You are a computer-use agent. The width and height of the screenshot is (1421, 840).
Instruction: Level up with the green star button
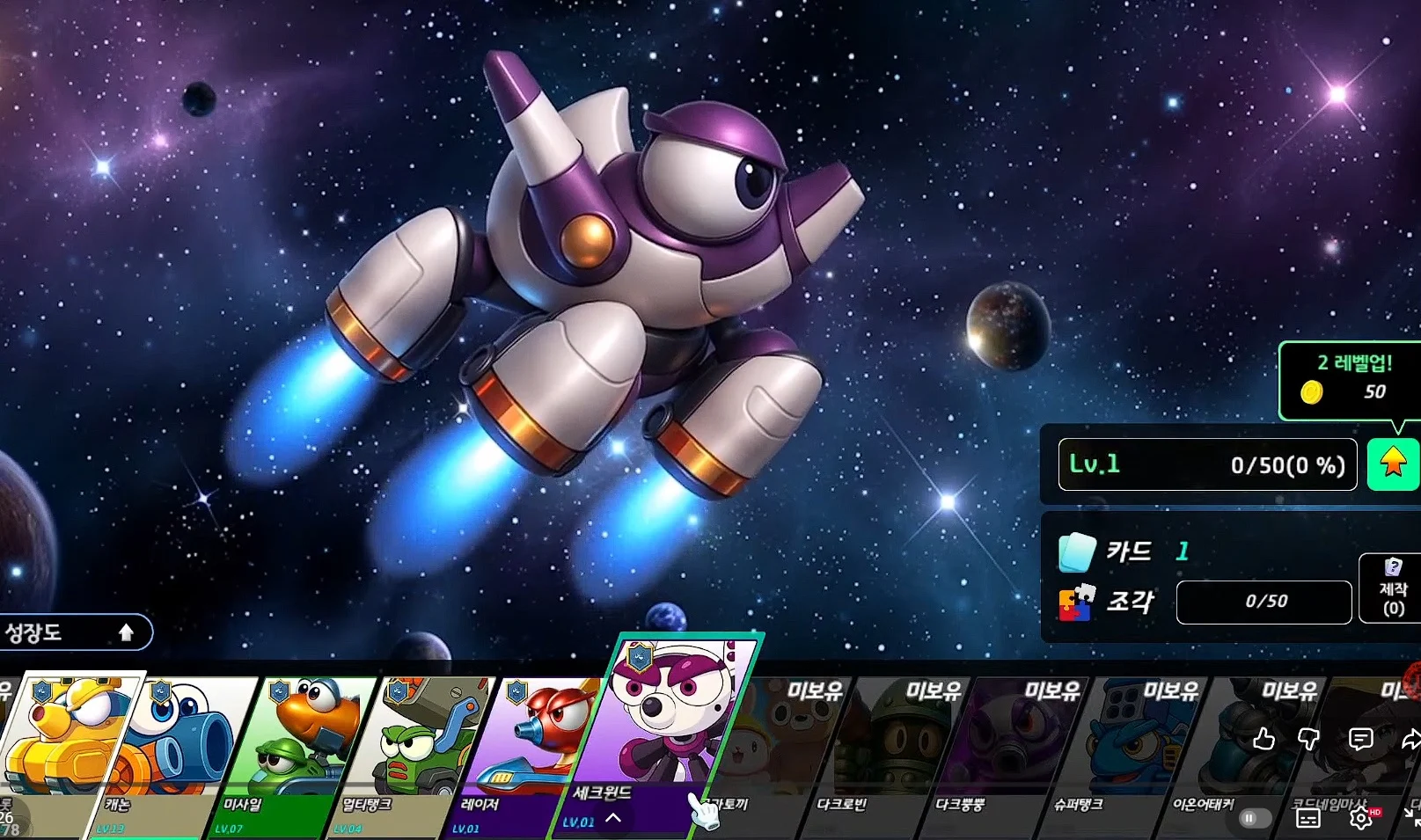[x=1393, y=464]
